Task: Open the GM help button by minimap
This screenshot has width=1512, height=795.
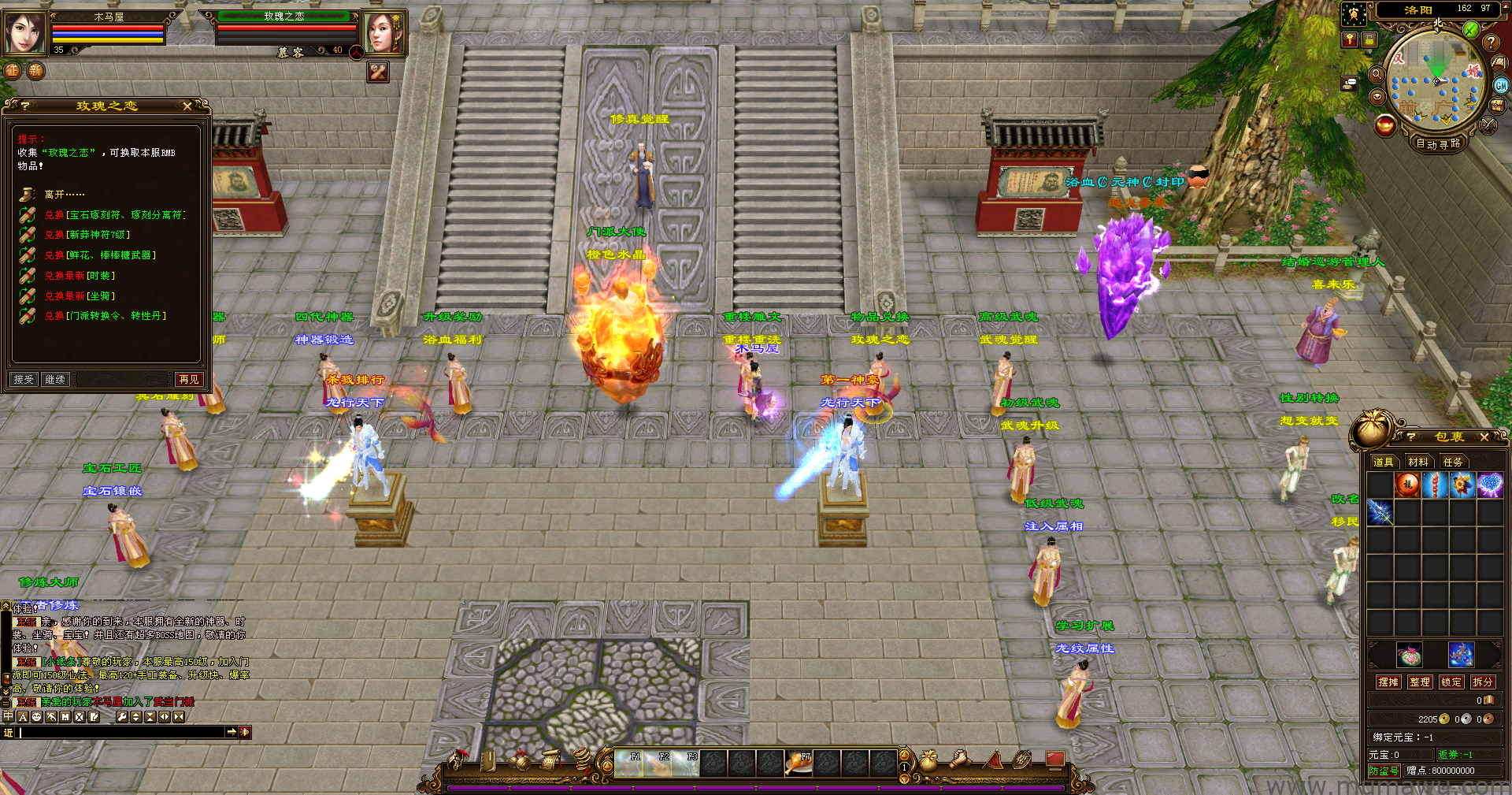Action: 1501,85
